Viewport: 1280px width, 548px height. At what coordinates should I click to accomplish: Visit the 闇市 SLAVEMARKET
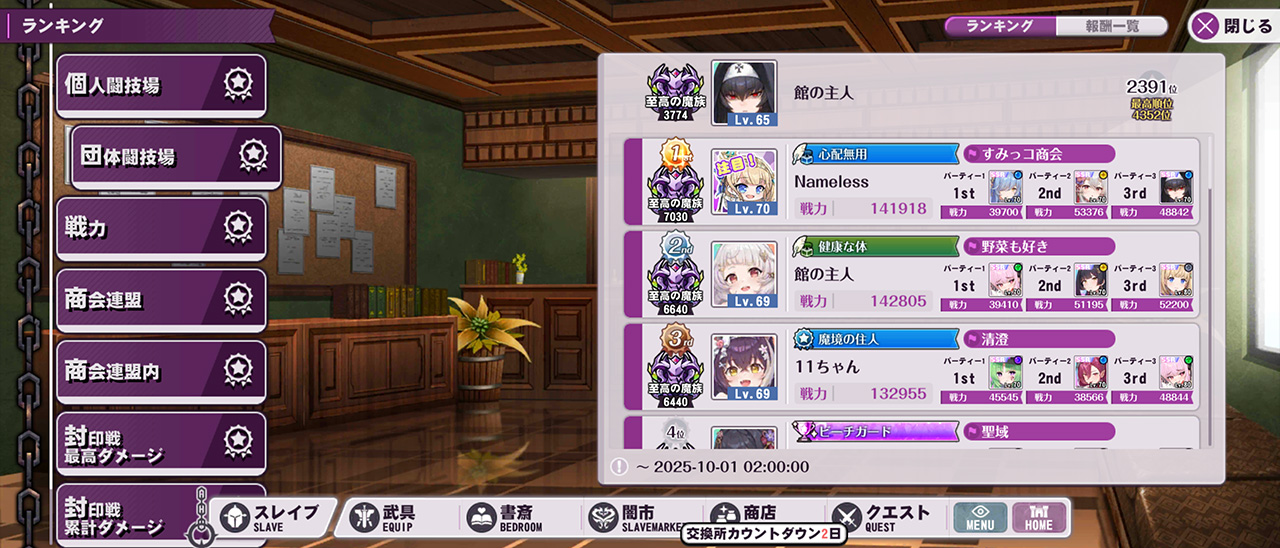[x=630, y=517]
